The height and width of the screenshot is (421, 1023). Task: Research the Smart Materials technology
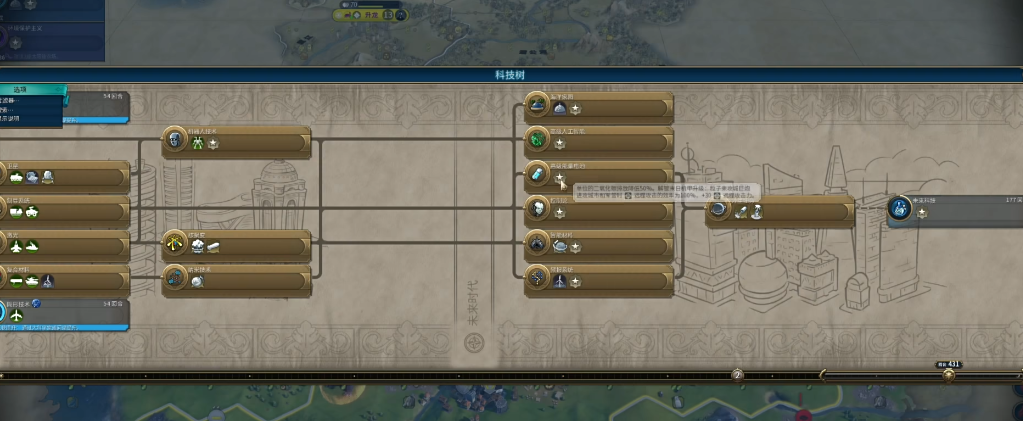click(x=600, y=244)
